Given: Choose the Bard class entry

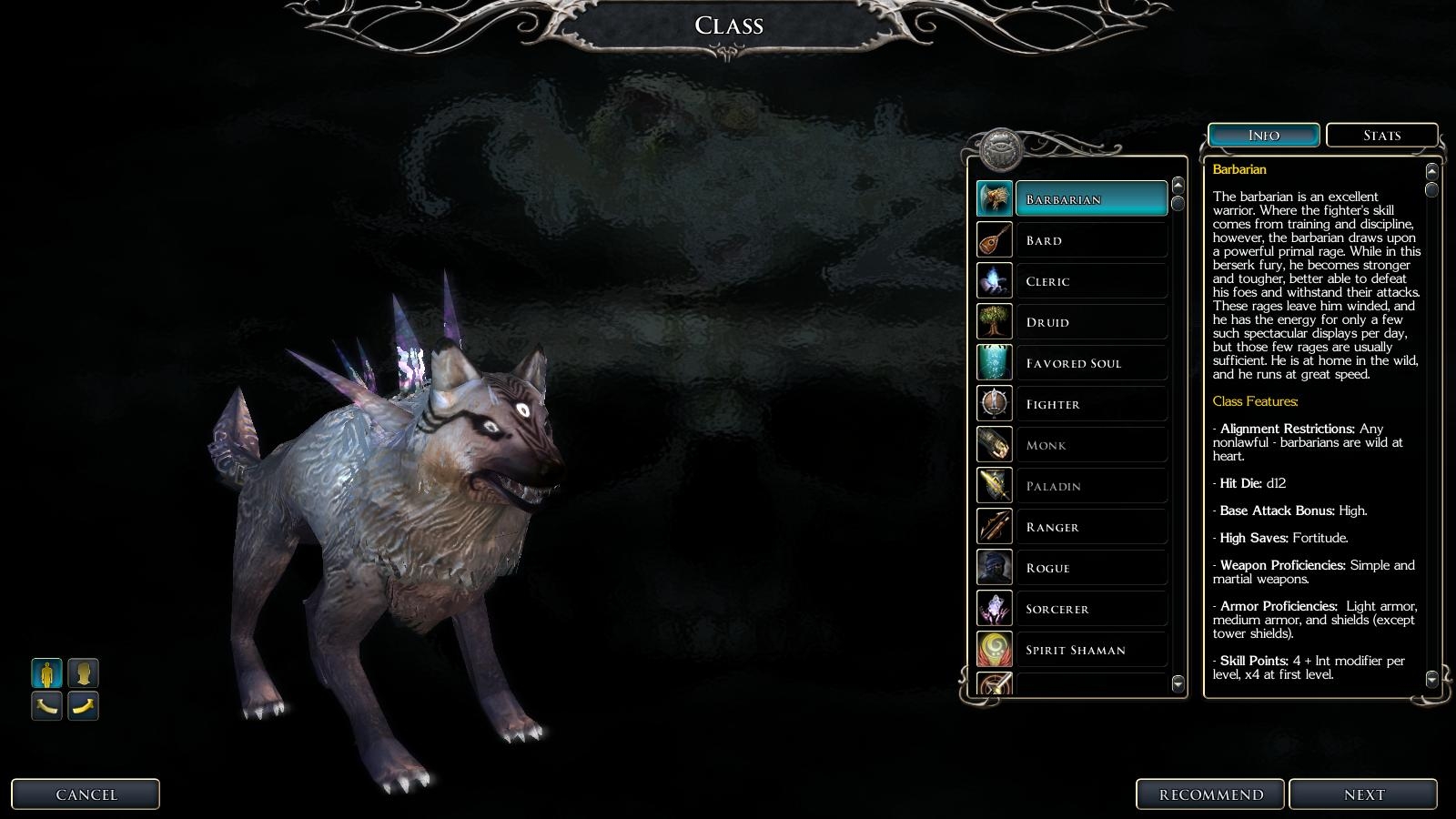Looking at the screenshot, I should (1090, 240).
